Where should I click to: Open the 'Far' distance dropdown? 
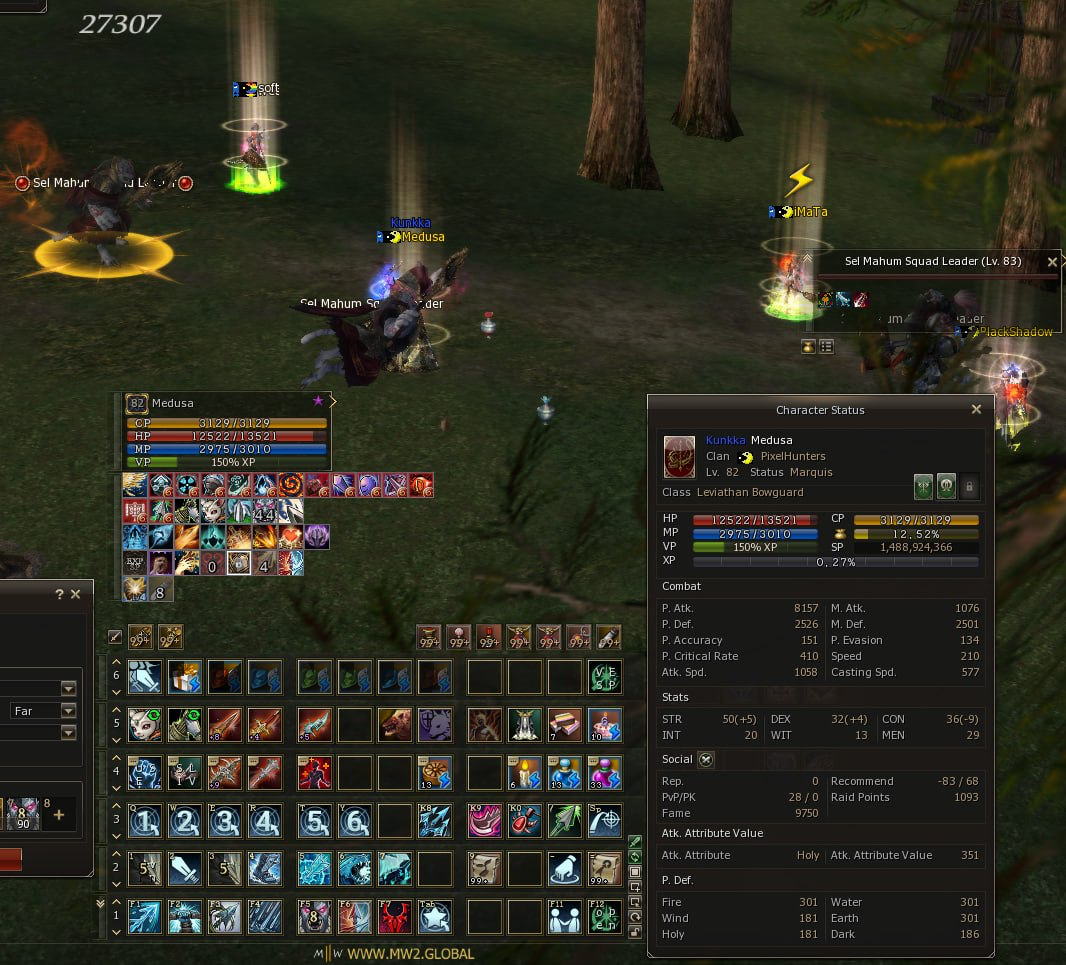68,711
